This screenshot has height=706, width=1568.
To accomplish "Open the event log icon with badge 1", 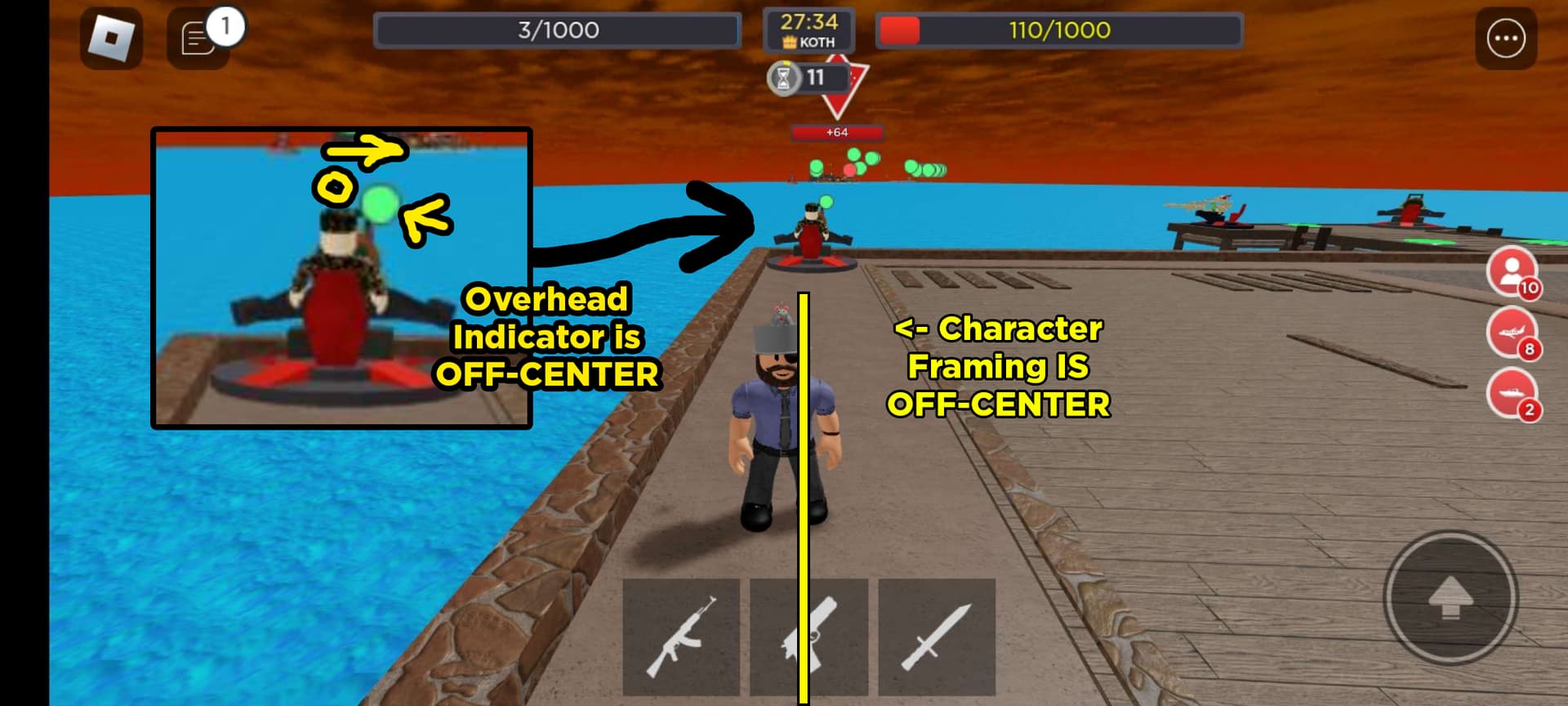I will (198, 36).
